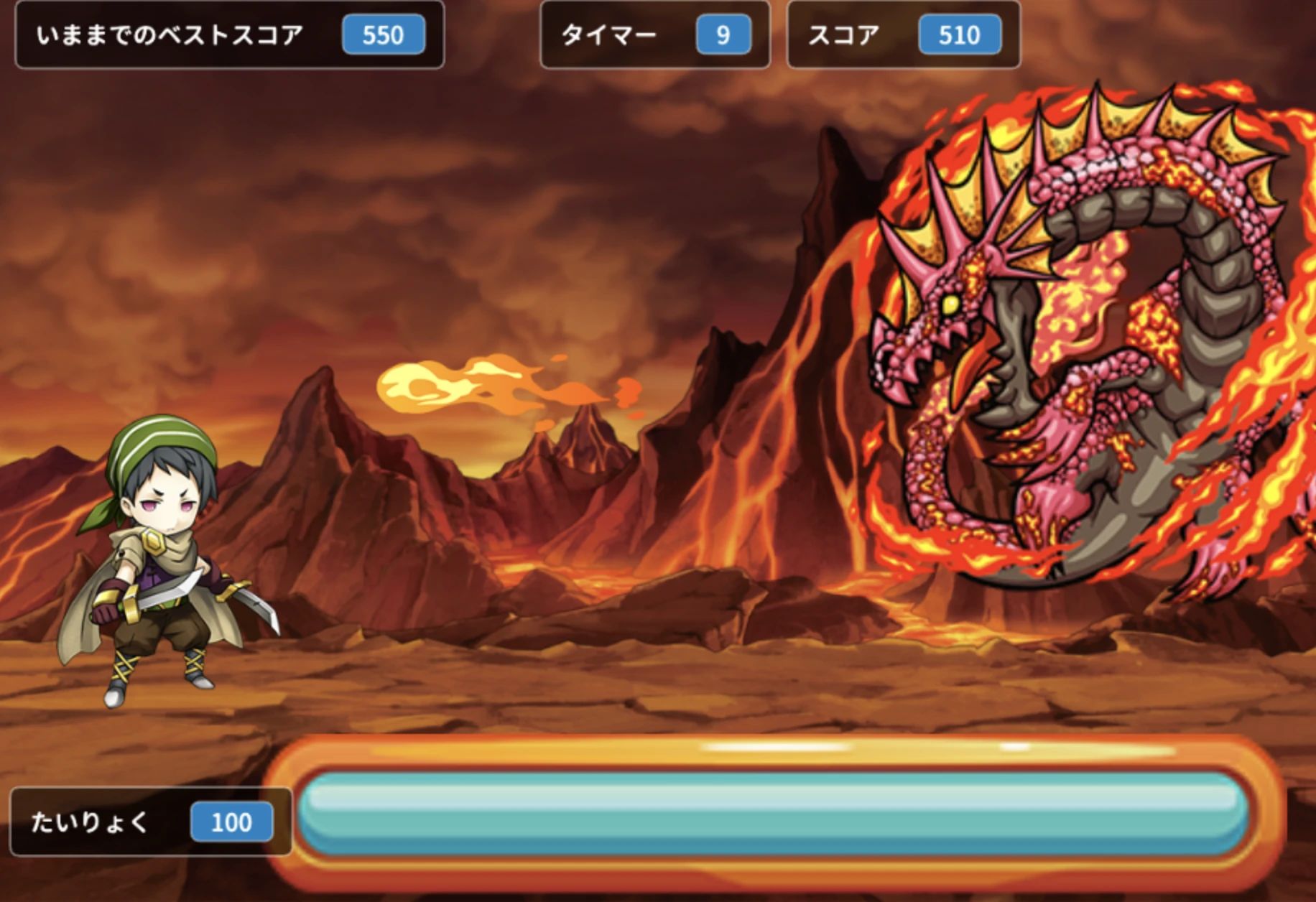Select the タイマー label text
Image resolution: width=1316 pixels, height=902 pixels.
(x=611, y=34)
